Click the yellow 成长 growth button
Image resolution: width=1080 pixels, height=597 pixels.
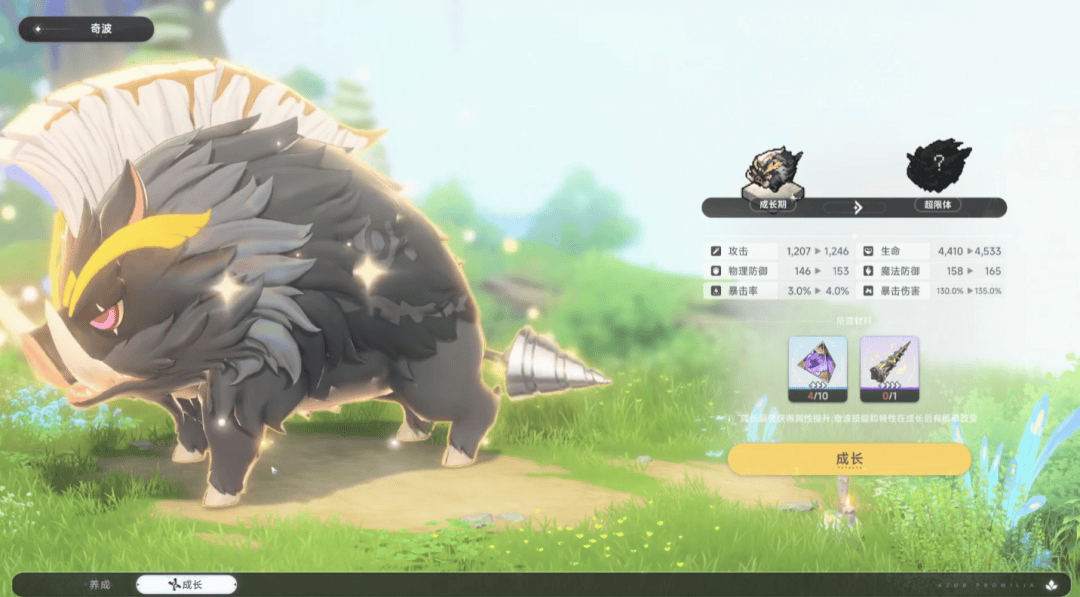tap(849, 459)
